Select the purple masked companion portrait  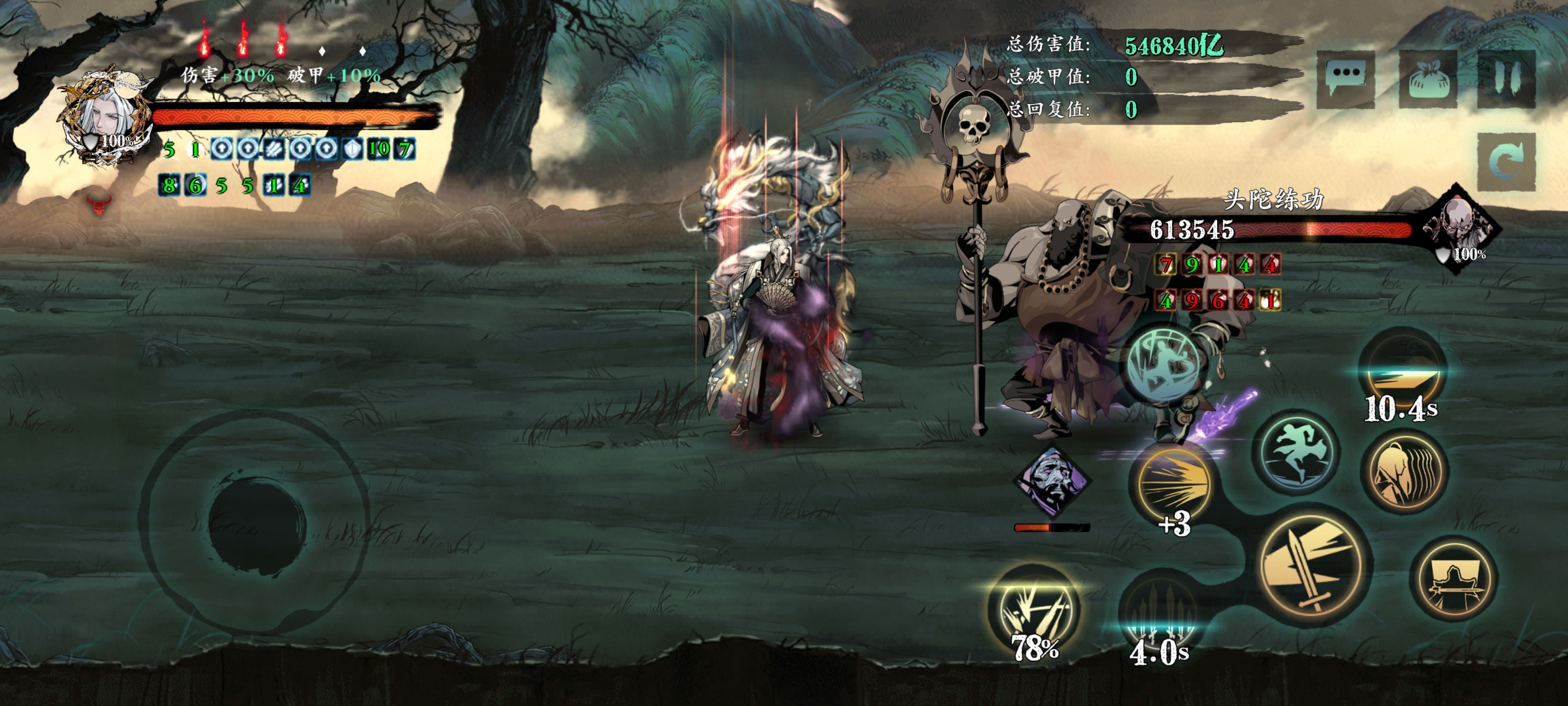[1052, 479]
